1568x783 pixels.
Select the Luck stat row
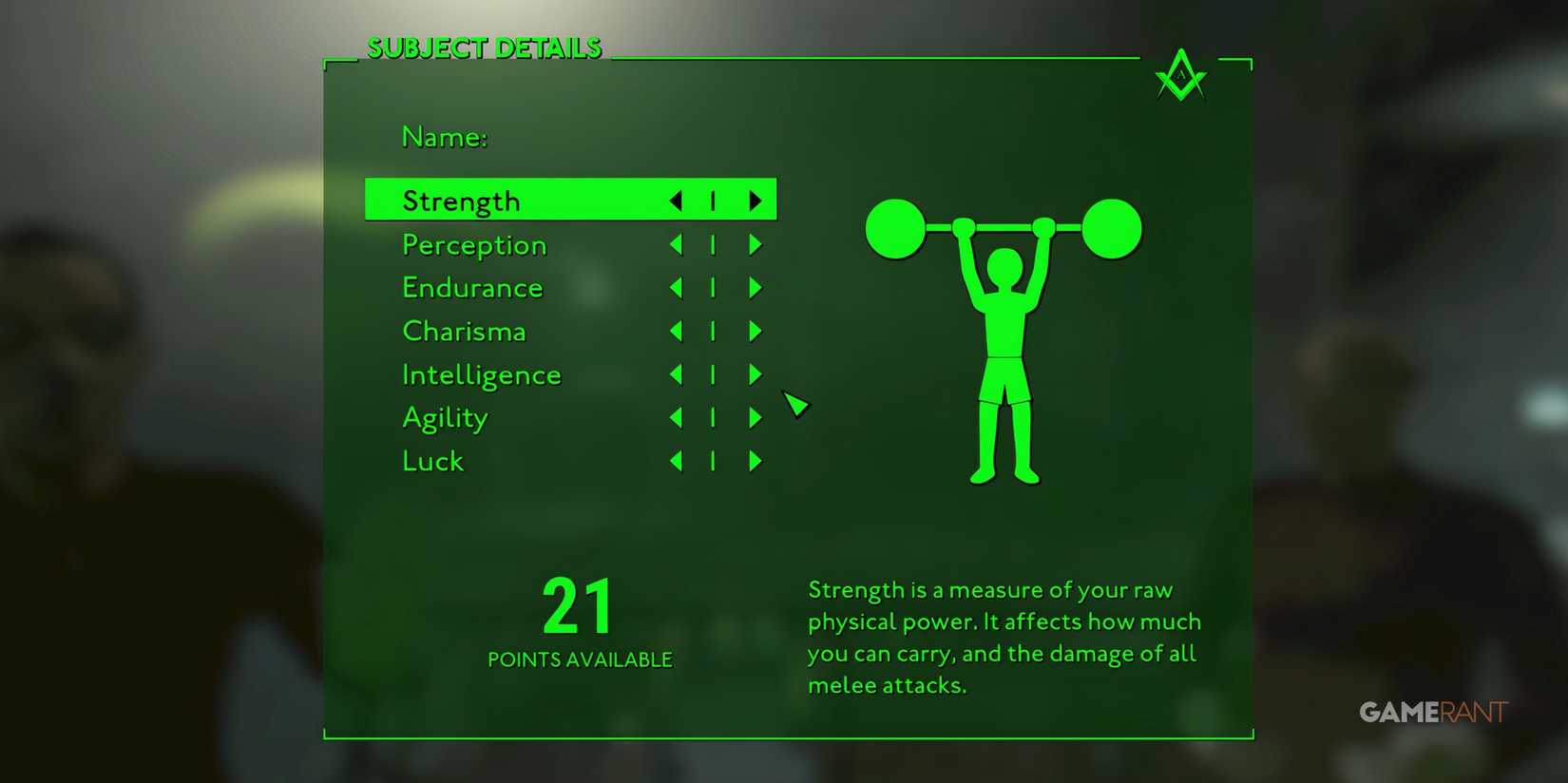(x=432, y=461)
